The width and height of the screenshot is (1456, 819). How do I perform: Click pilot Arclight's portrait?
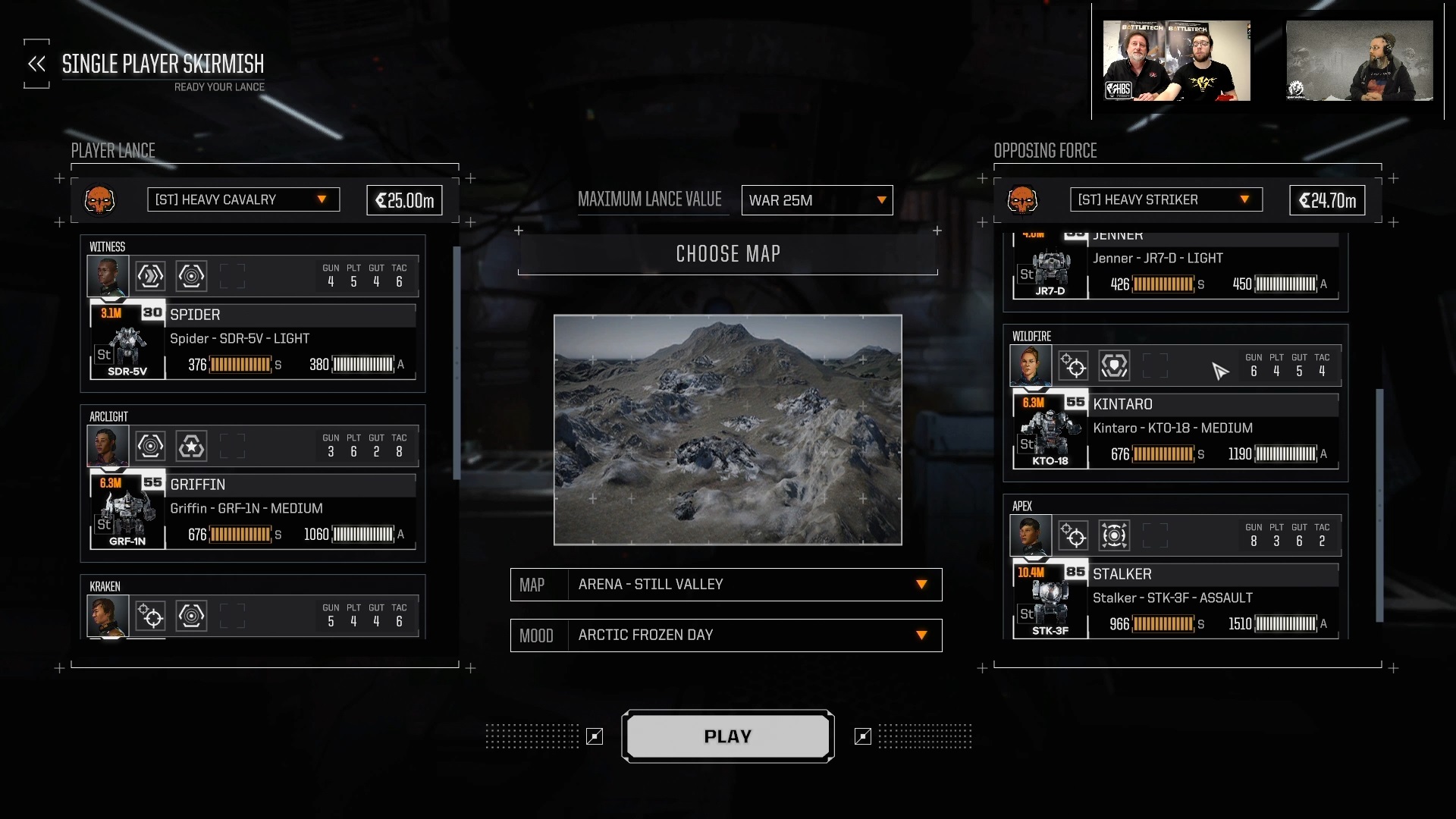click(x=108, y=446)
